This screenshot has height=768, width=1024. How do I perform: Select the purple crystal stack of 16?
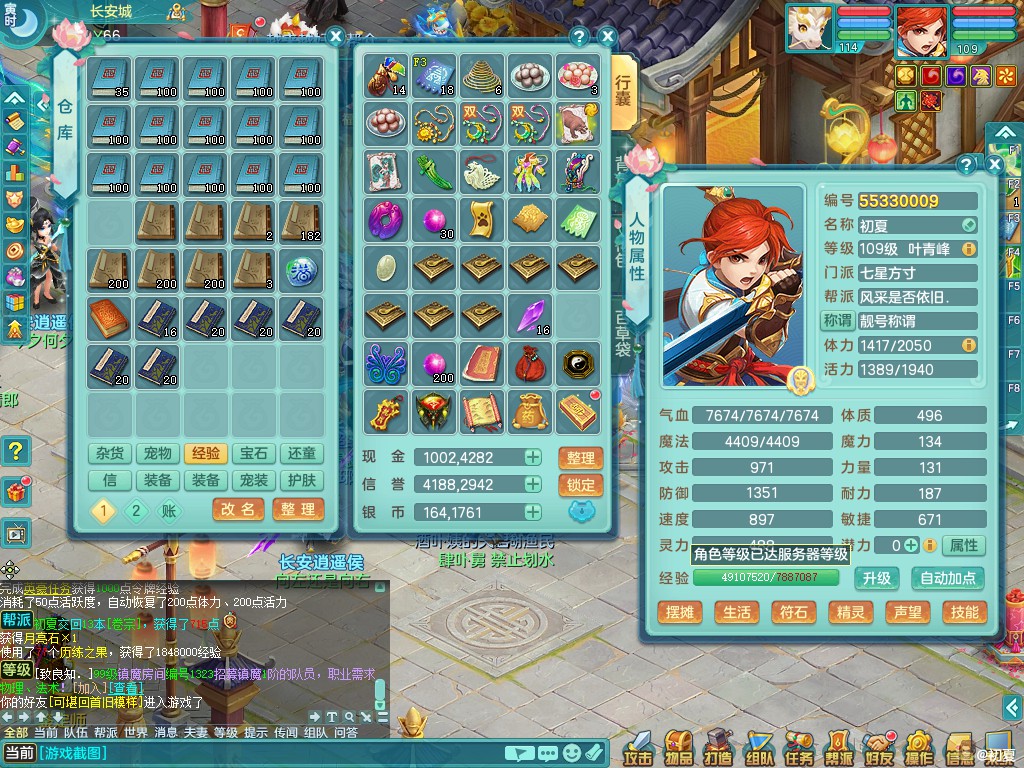pos(530,316)
